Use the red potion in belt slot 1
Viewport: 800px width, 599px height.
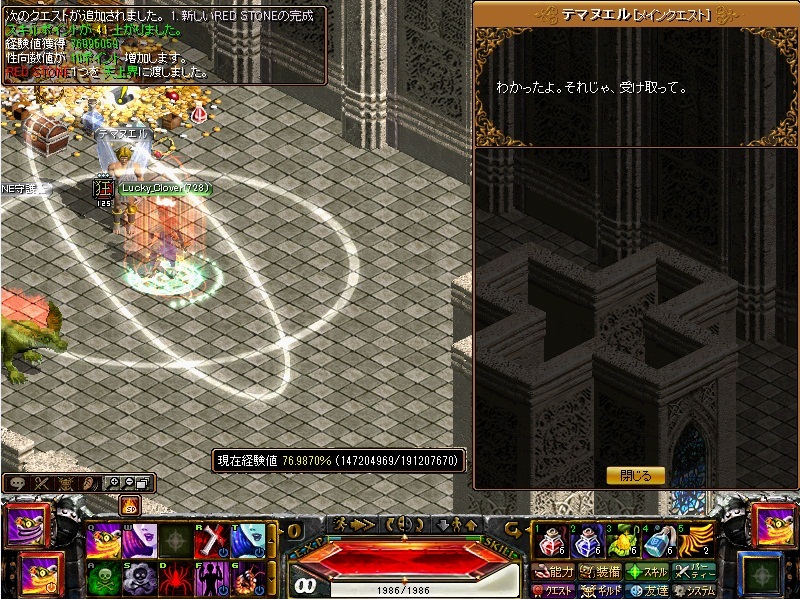(x=547, y=541)
